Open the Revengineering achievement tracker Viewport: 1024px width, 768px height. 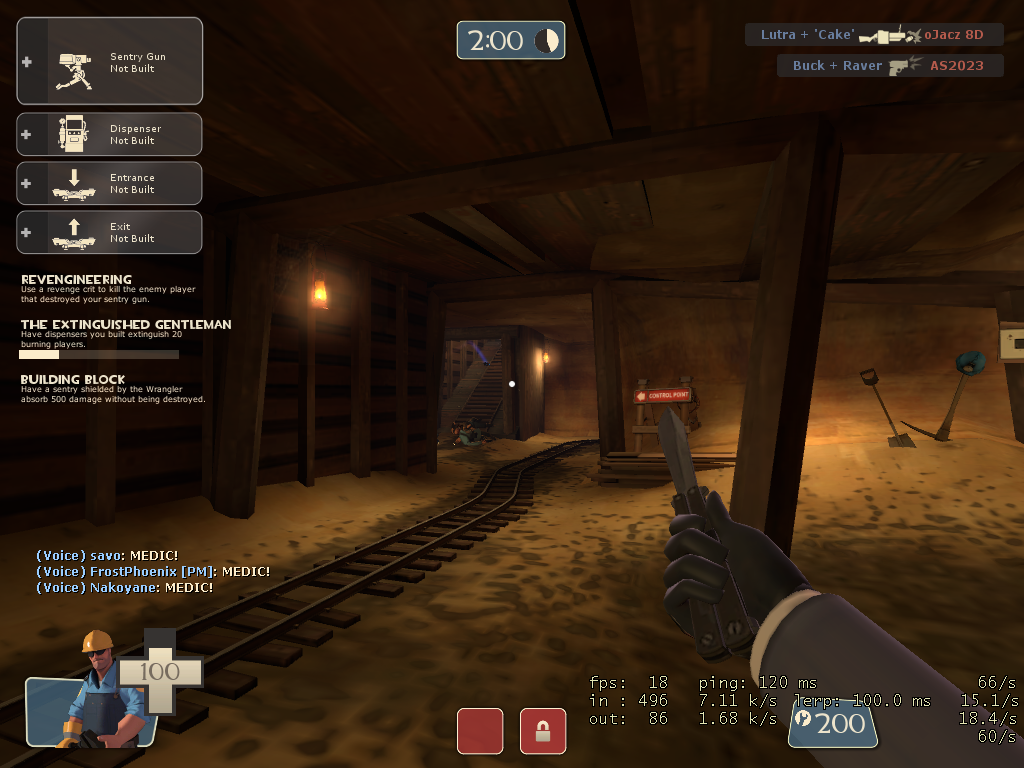pyautogui.click(x=107, y=286)
